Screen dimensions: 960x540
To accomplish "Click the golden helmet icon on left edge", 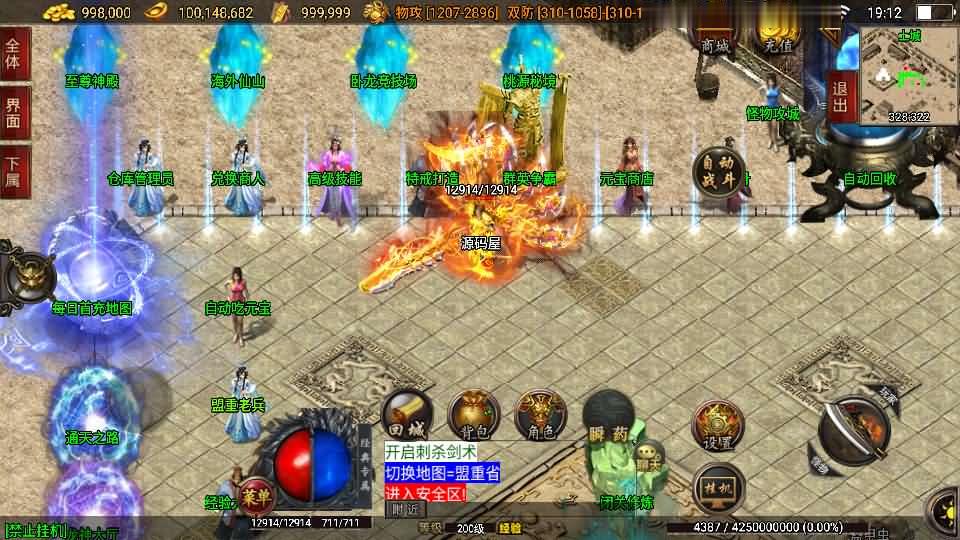I will [21, 276].
